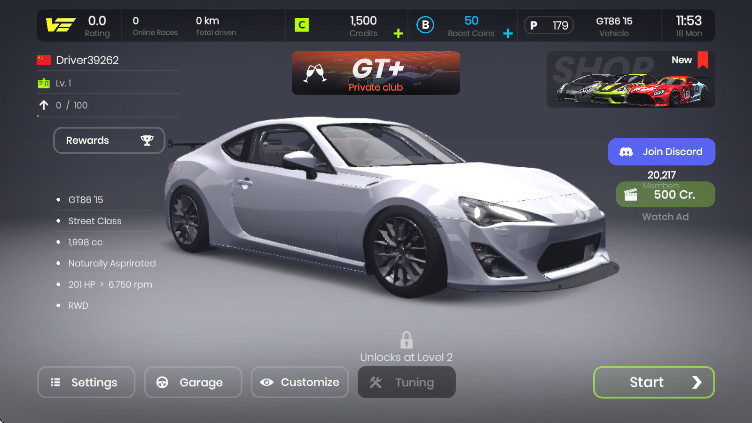752x423 pixels.
Task: Buy Boost Coins with the blue plus
Action: coord(507,33)
